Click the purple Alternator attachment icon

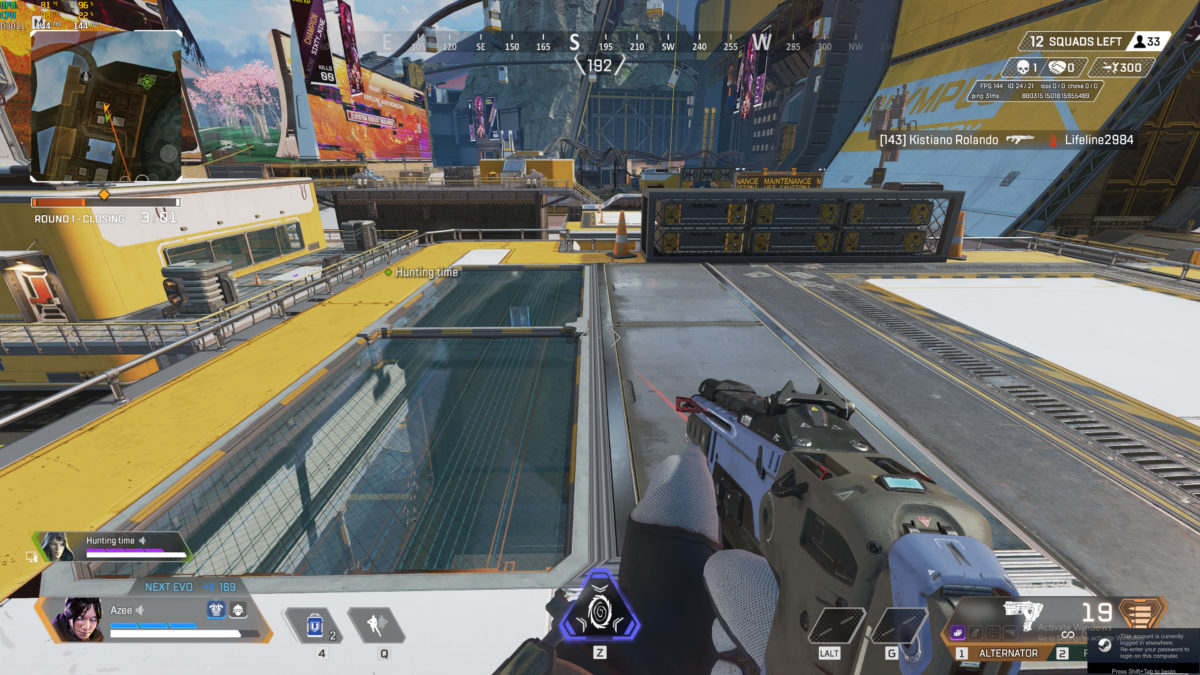click(x=957, y=633)
